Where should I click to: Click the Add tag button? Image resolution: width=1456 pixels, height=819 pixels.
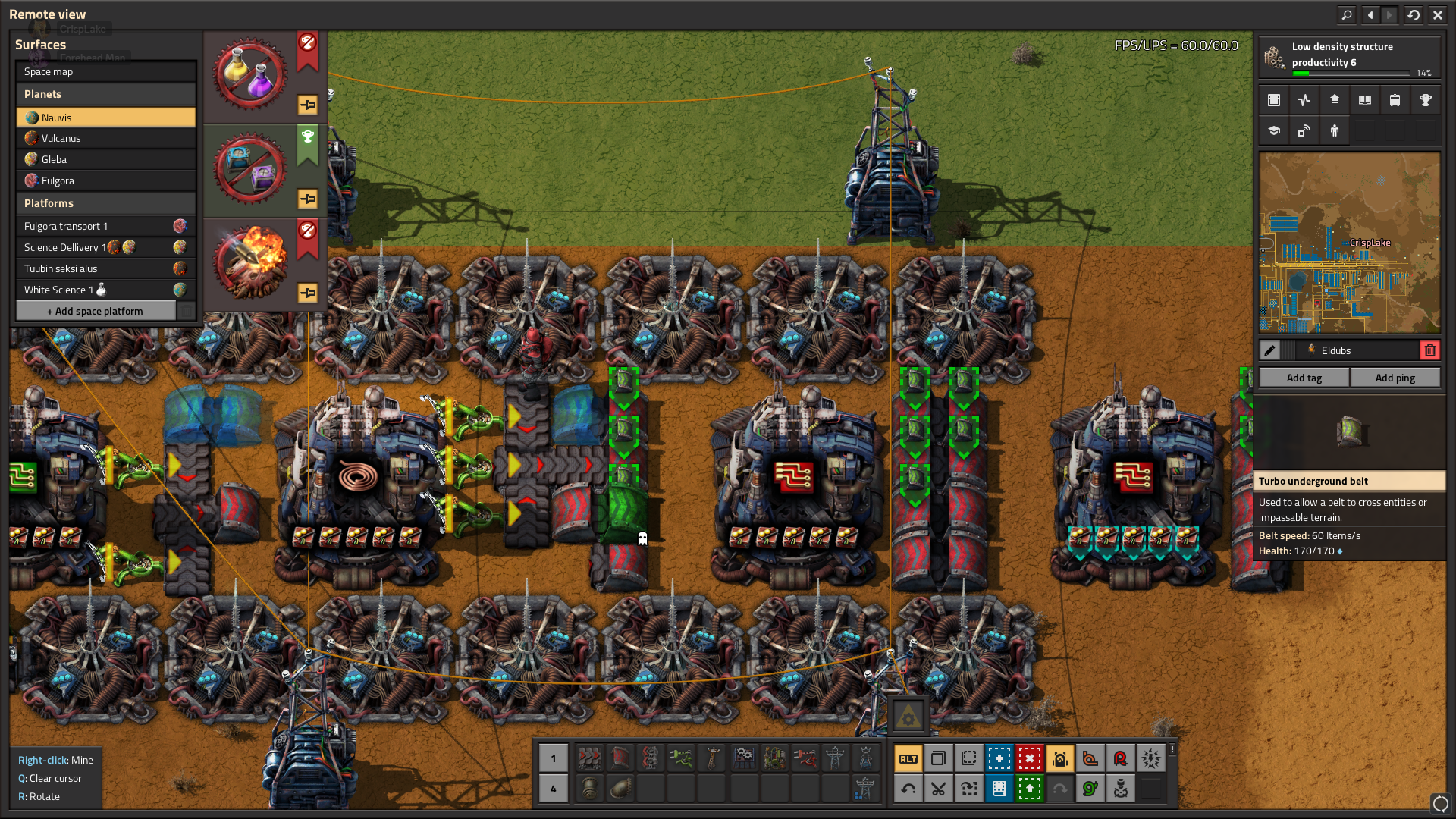coord(1304,378)
